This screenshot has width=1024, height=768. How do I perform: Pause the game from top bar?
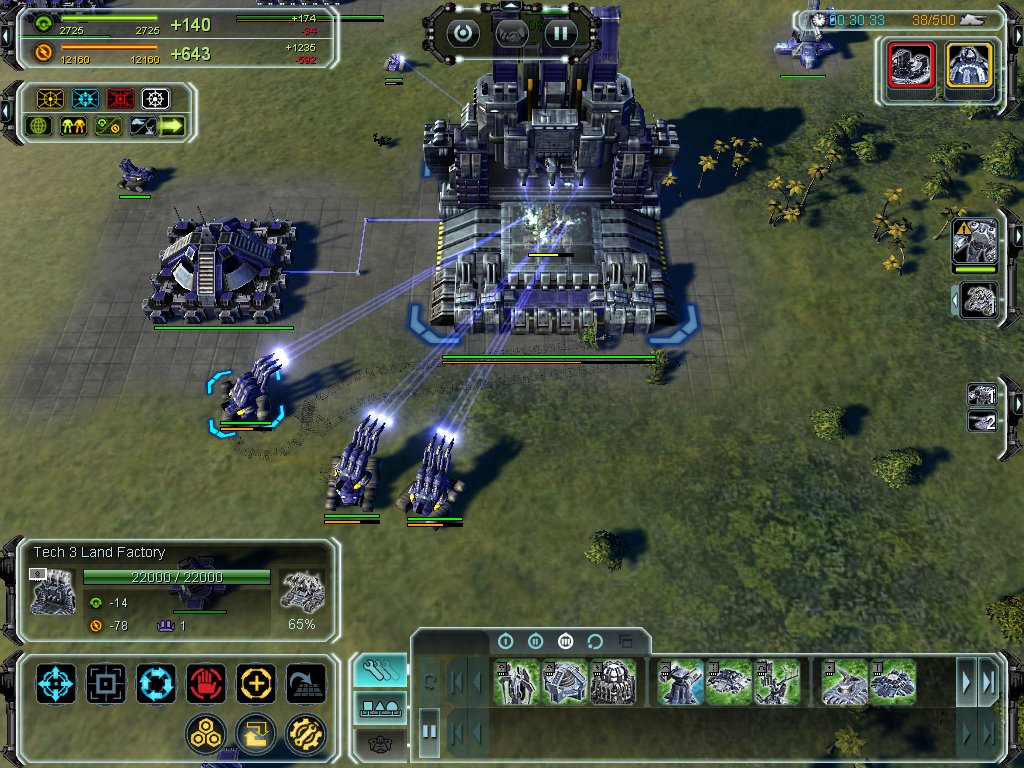[560, 32]
